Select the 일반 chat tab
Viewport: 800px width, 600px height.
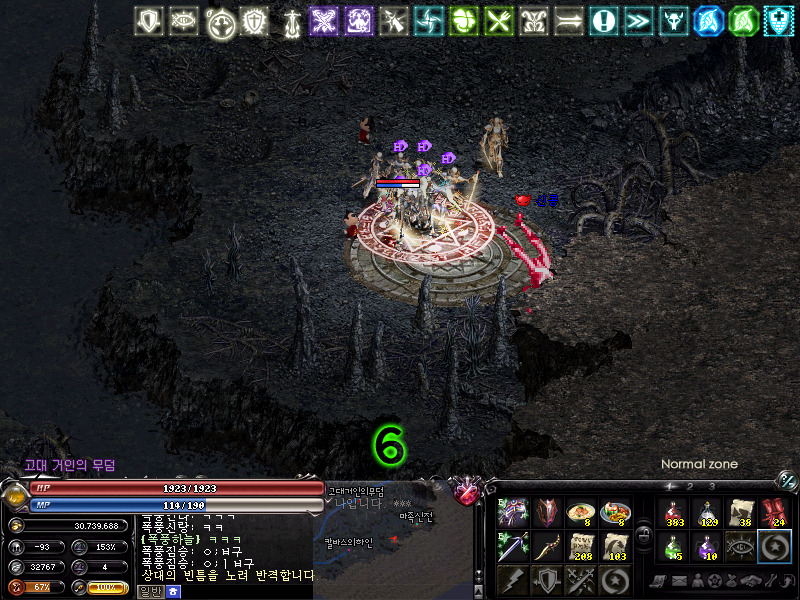[x=150, y=592]
